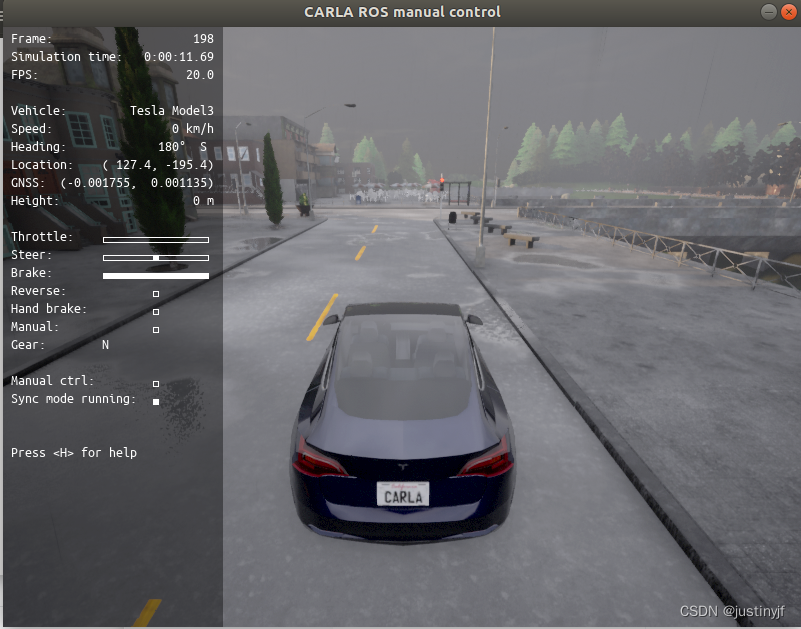Image resolution: width=801 pixels, height=629 pixels.
Task: Minimize the CARLA window
Action: click(x=768, y=12)
